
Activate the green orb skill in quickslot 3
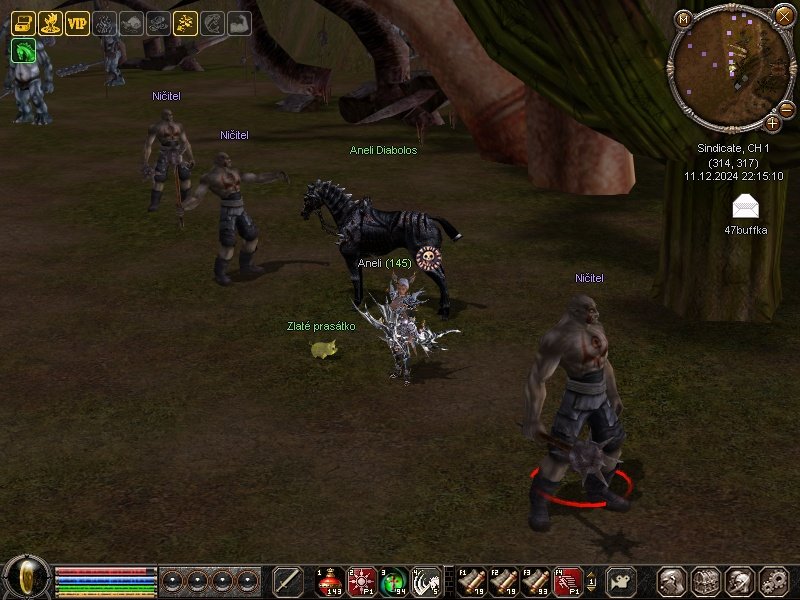tap(393, 581)
